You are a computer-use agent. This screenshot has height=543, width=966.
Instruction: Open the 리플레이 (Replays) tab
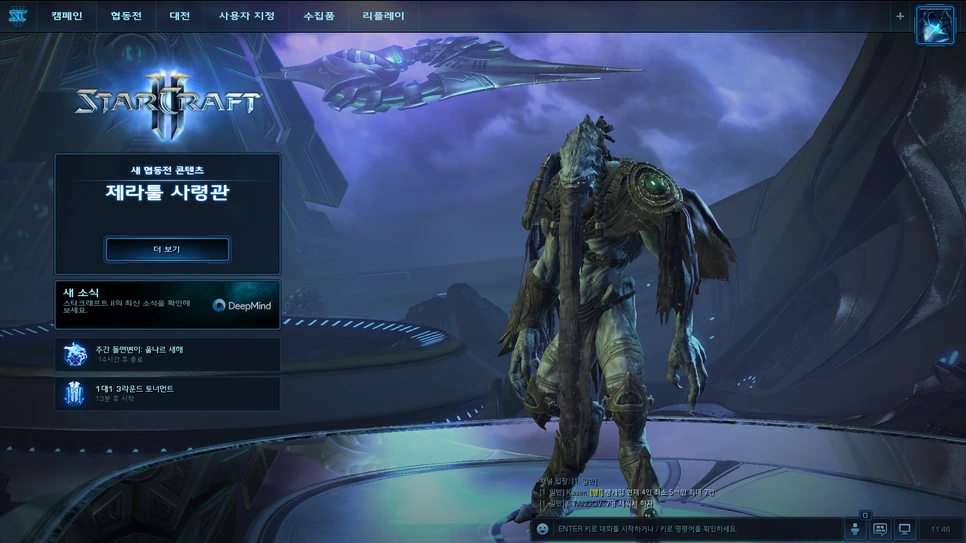point(383,16)
